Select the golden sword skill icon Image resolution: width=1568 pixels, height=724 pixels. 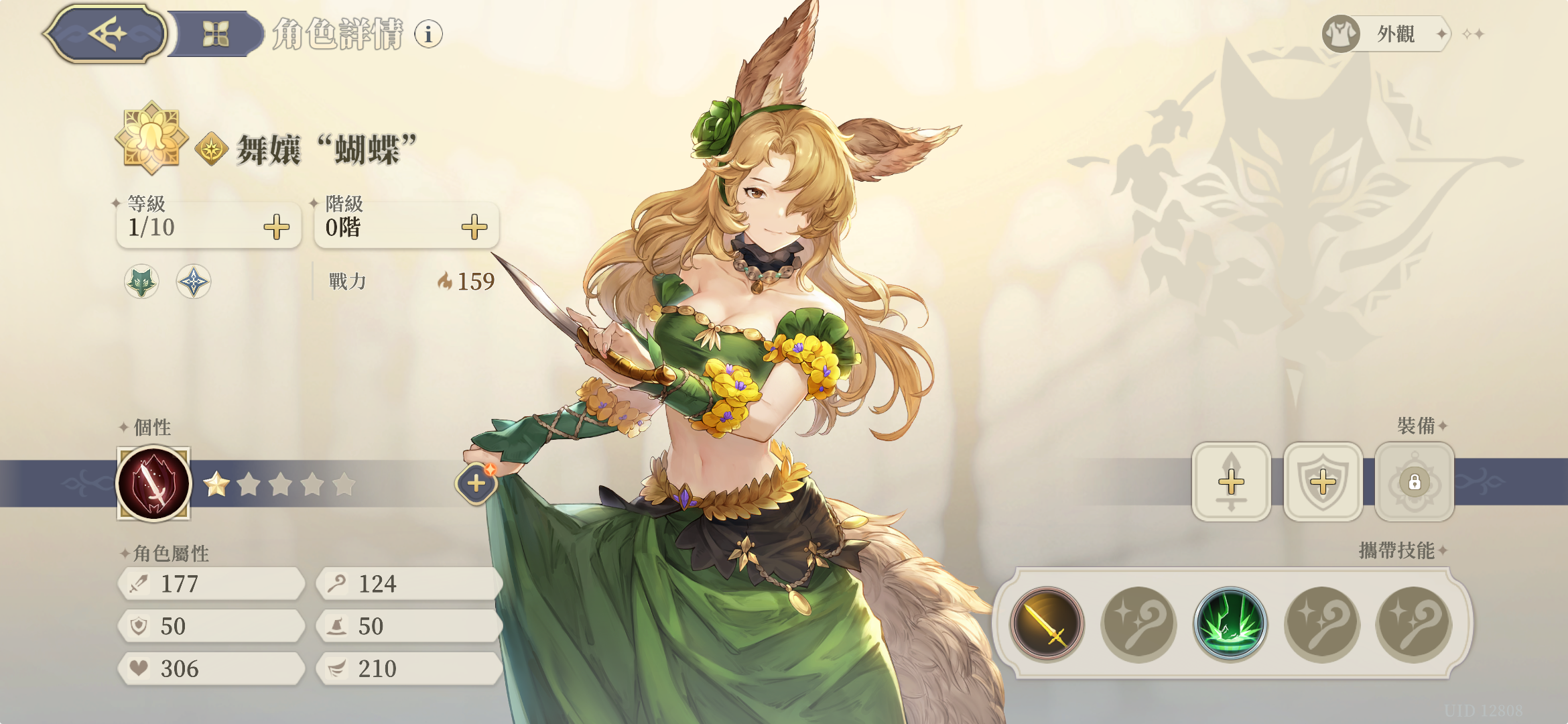1045,623
